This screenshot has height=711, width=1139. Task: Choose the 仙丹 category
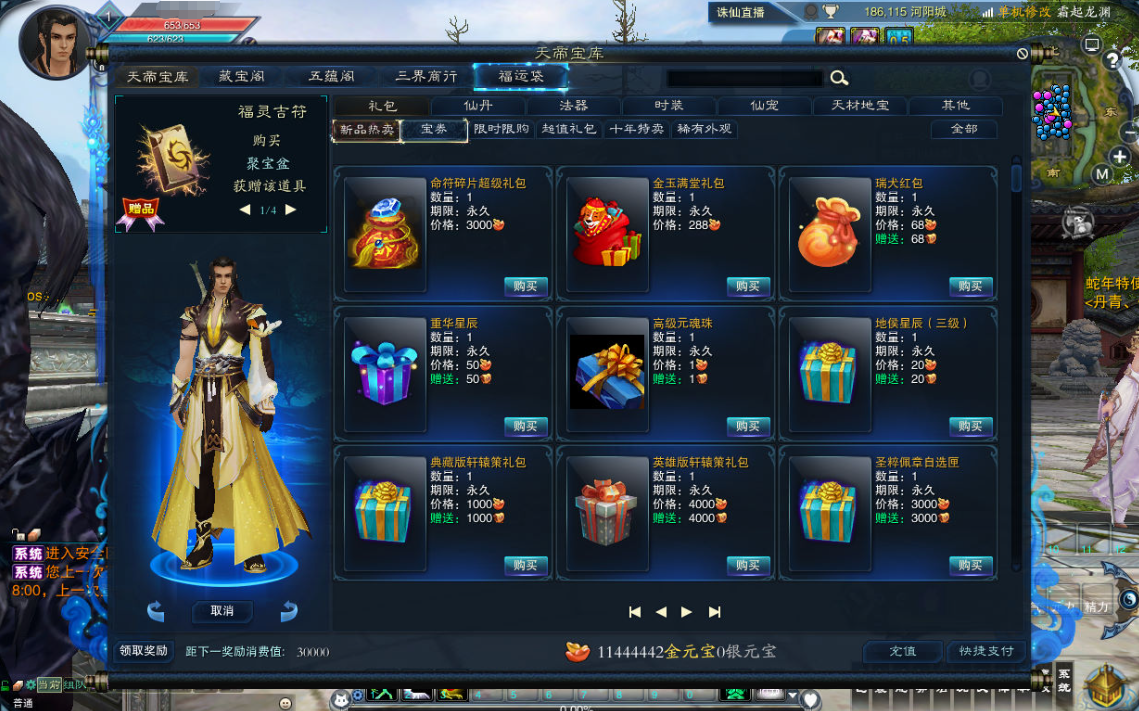(478, 105)
